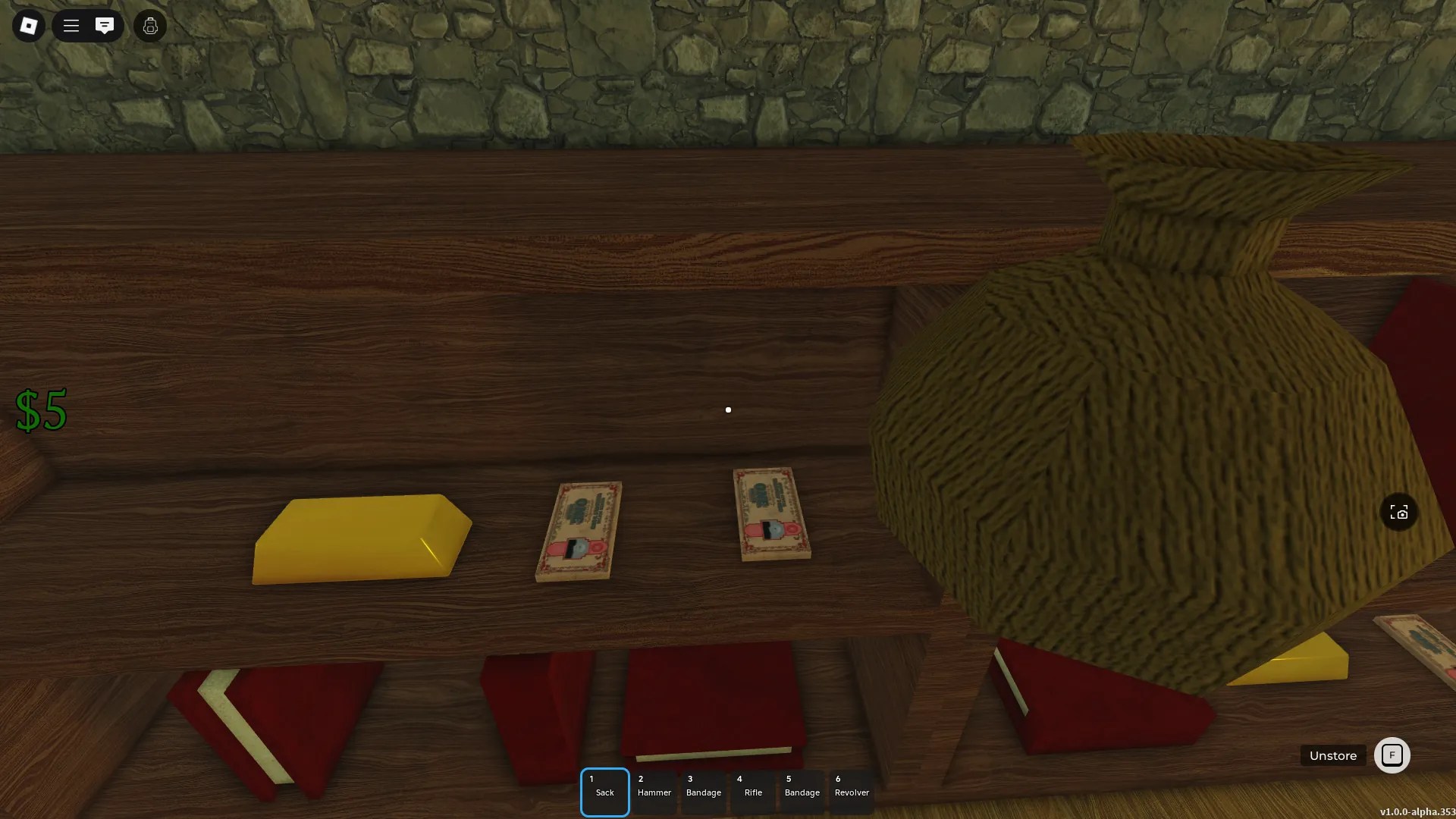The image size is (1456, 819).
Task: Open the chat bubble icon
Action: pyautogui.click(x=105, y=26)
